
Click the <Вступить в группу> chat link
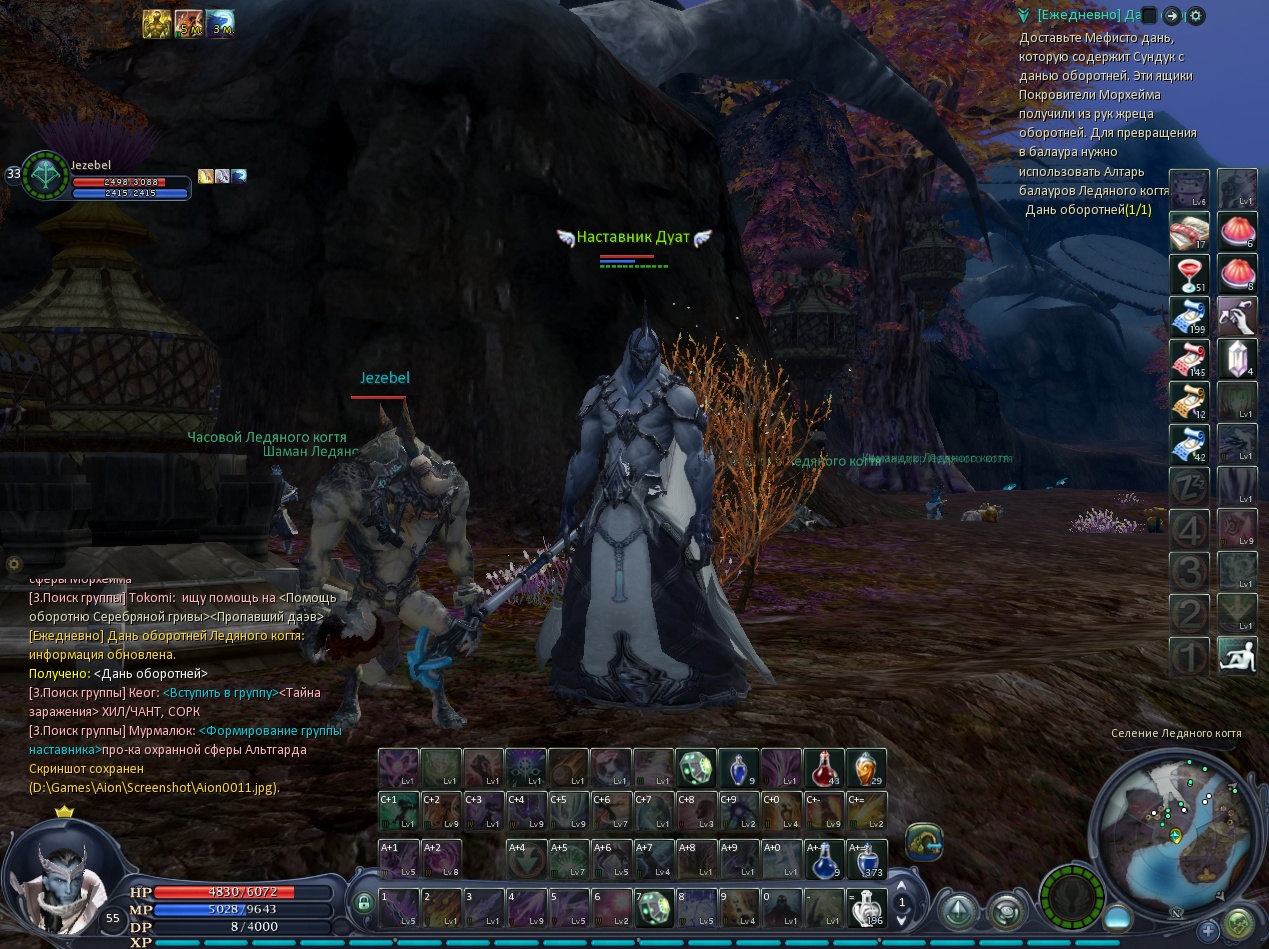tap(220, 693)
